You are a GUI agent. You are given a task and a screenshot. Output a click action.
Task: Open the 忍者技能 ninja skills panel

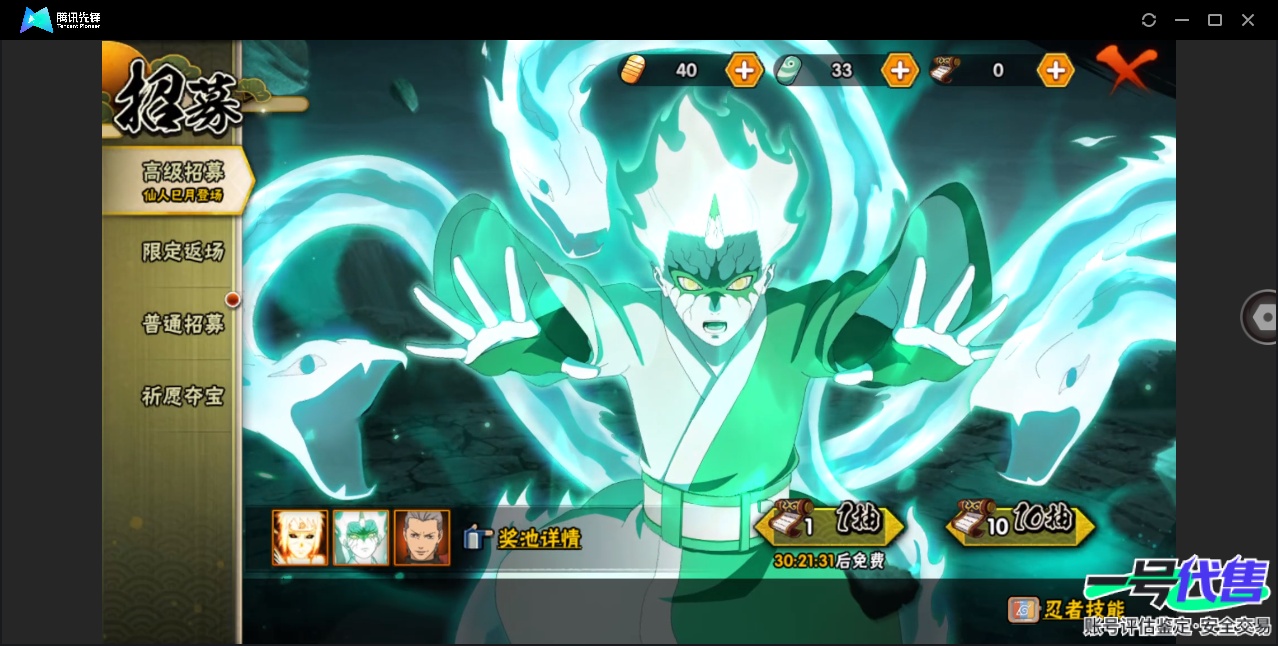[x=1067, y=609]
